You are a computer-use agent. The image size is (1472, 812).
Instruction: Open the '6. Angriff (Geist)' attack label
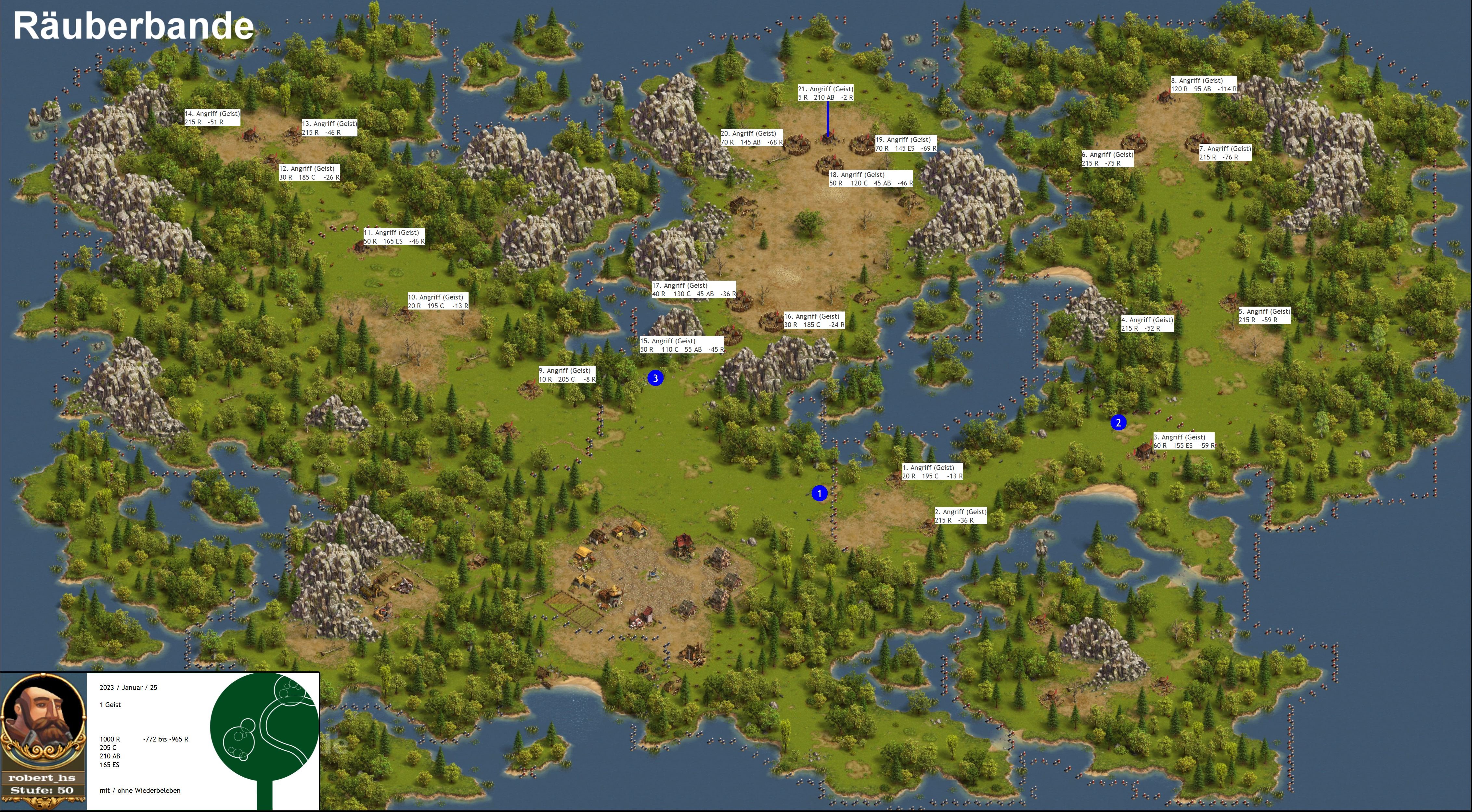coord(1107,159)
